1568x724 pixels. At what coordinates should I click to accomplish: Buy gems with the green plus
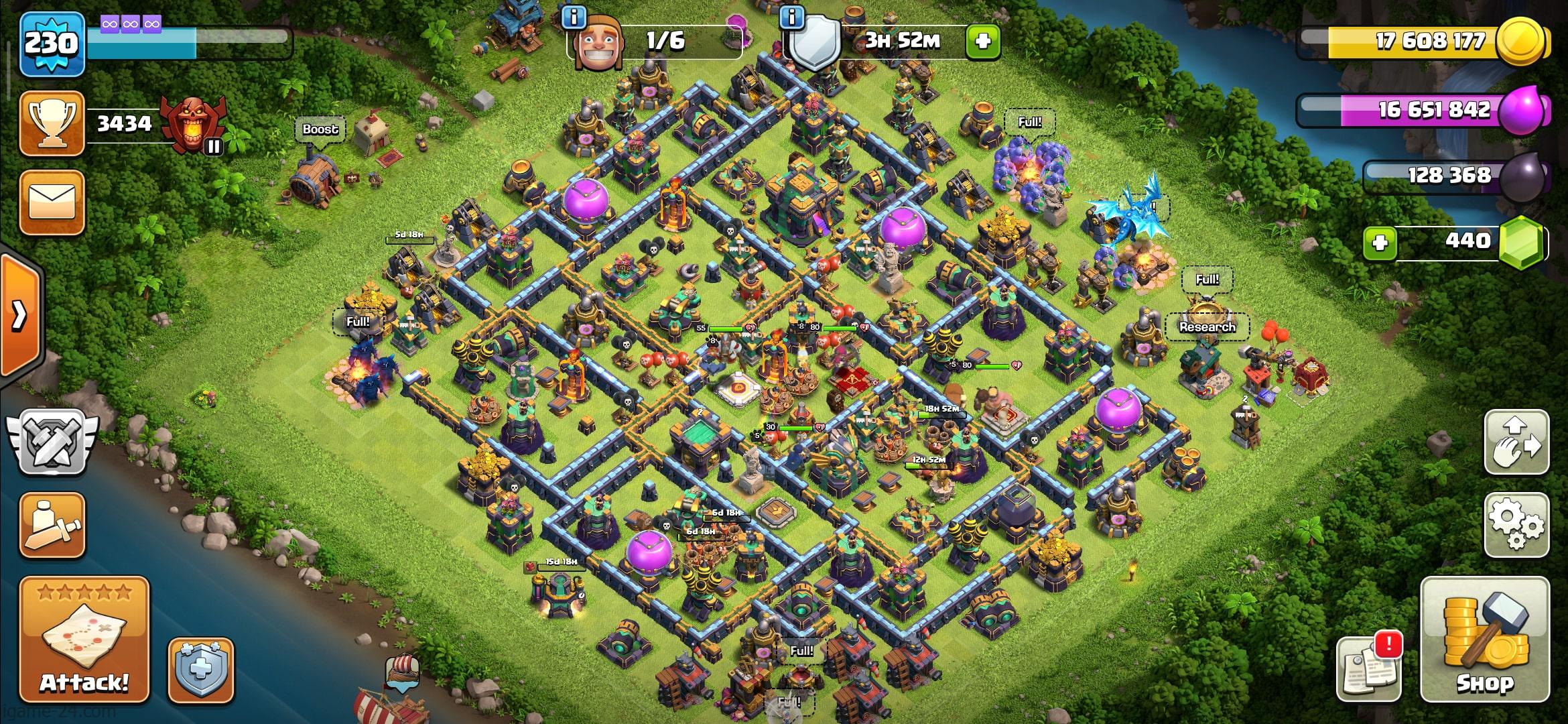tap(1380, 242)
